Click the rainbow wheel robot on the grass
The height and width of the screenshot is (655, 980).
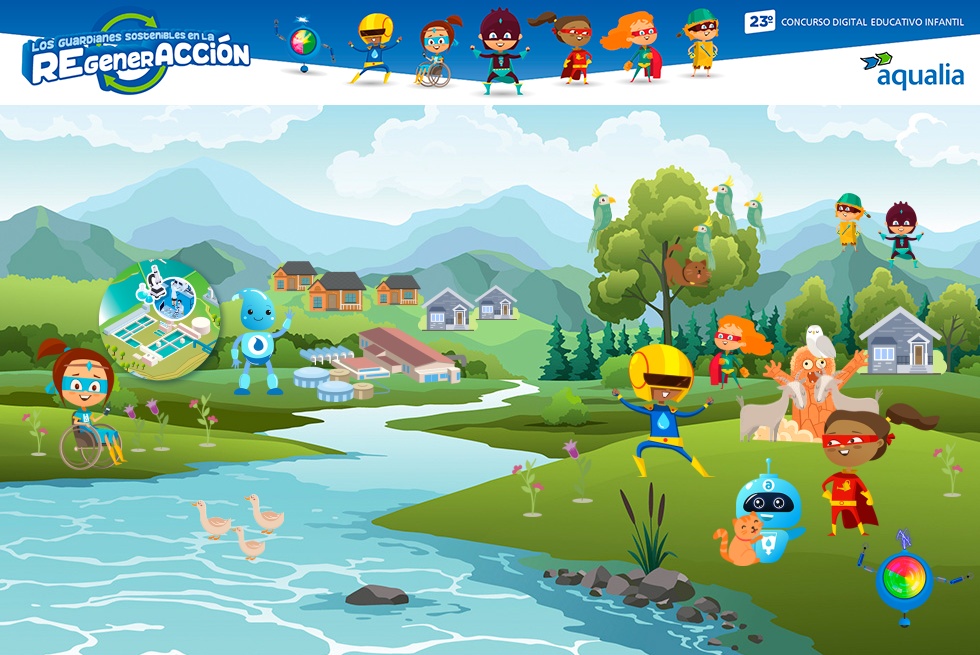(903, 579)
